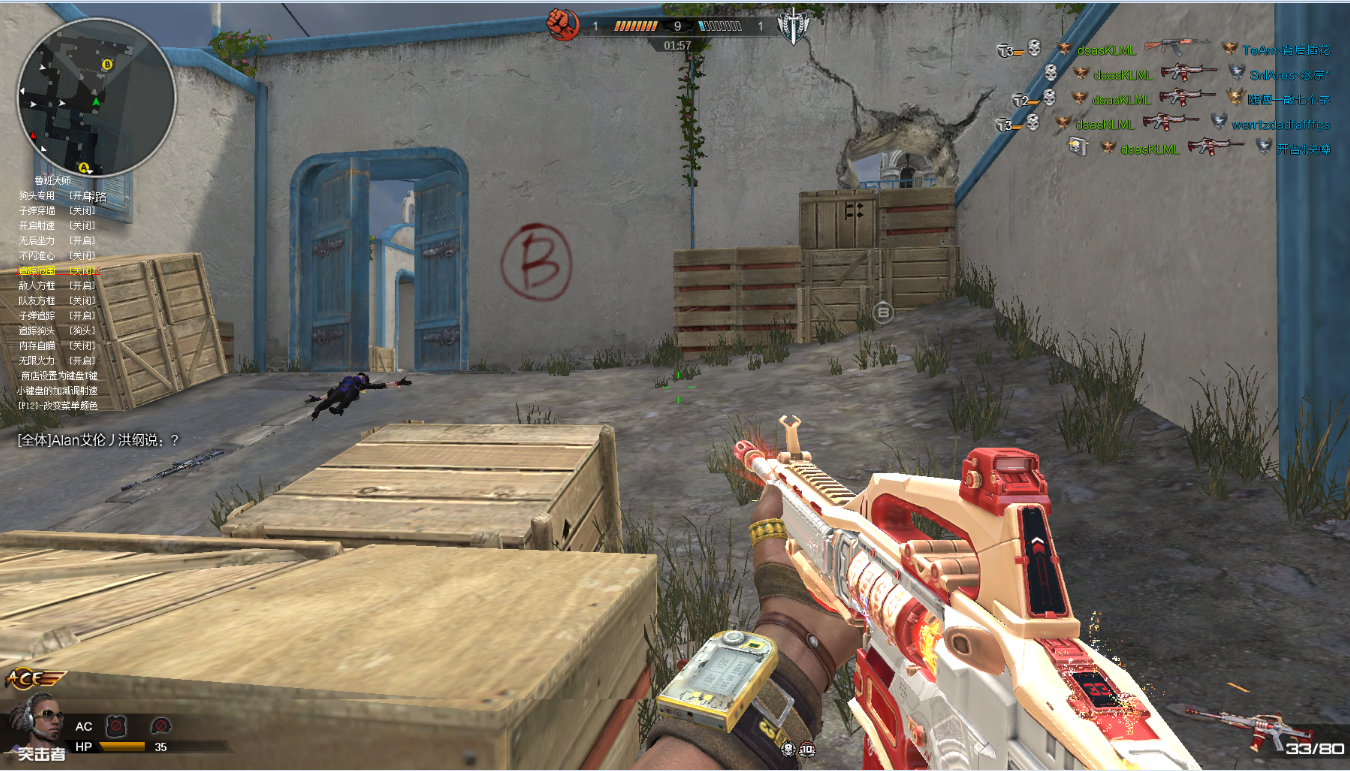Click the red fist team emblem
The height and width of the screenshot is (771, 1350).
pyautogui.click(x=564, y=24)
